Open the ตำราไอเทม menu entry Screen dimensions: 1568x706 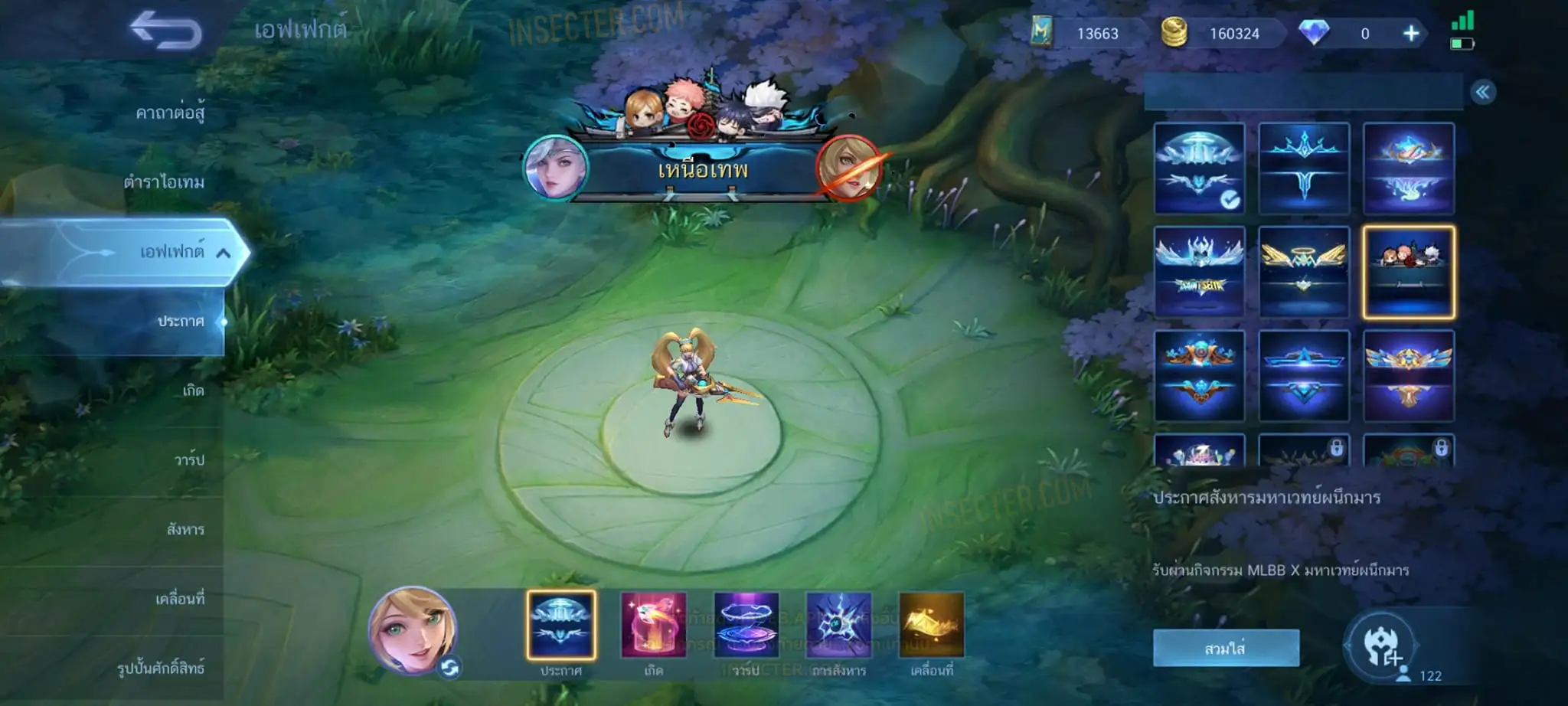point(164,182)
